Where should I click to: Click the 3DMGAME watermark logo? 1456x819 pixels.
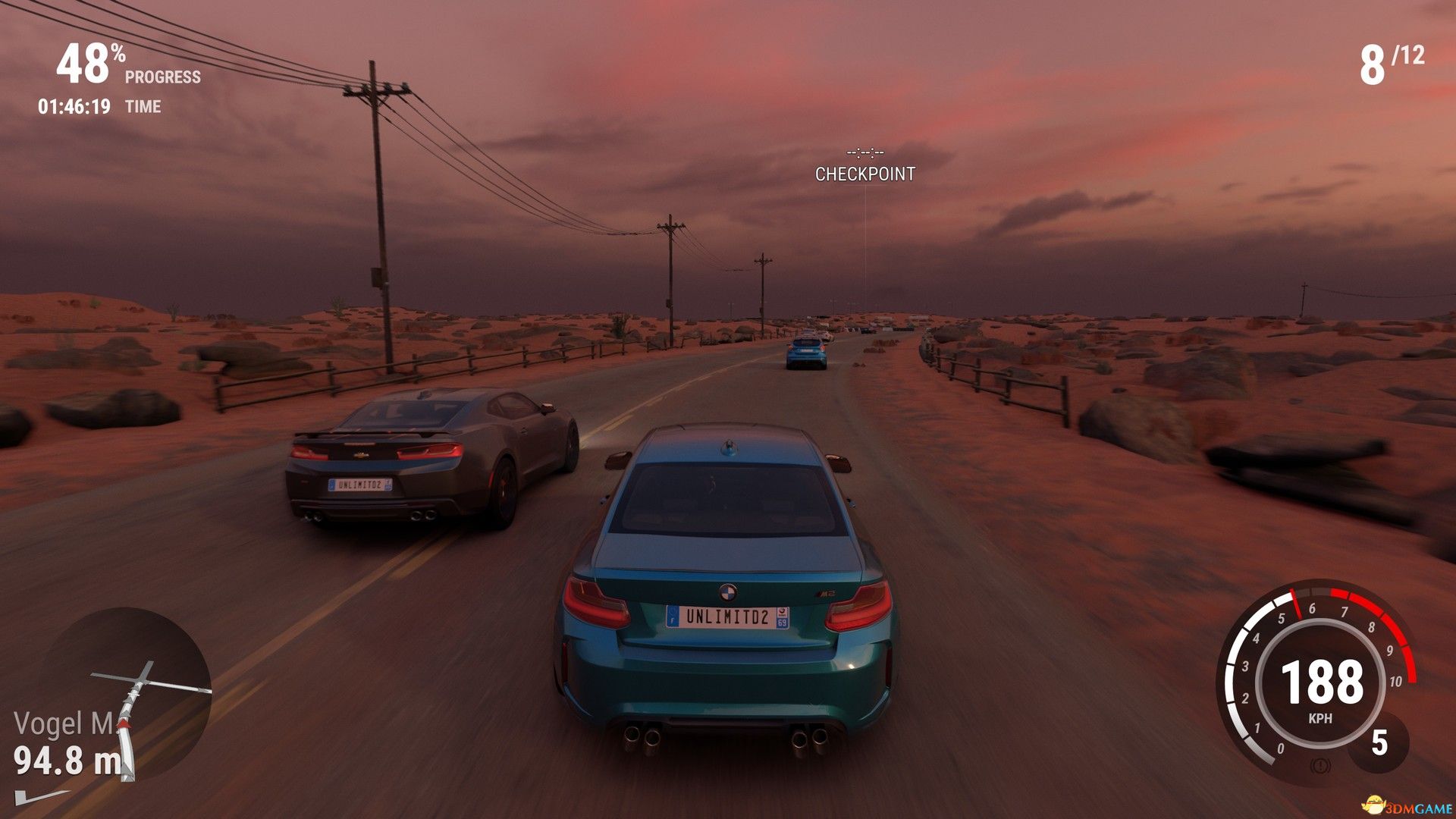click(1395, 804)
